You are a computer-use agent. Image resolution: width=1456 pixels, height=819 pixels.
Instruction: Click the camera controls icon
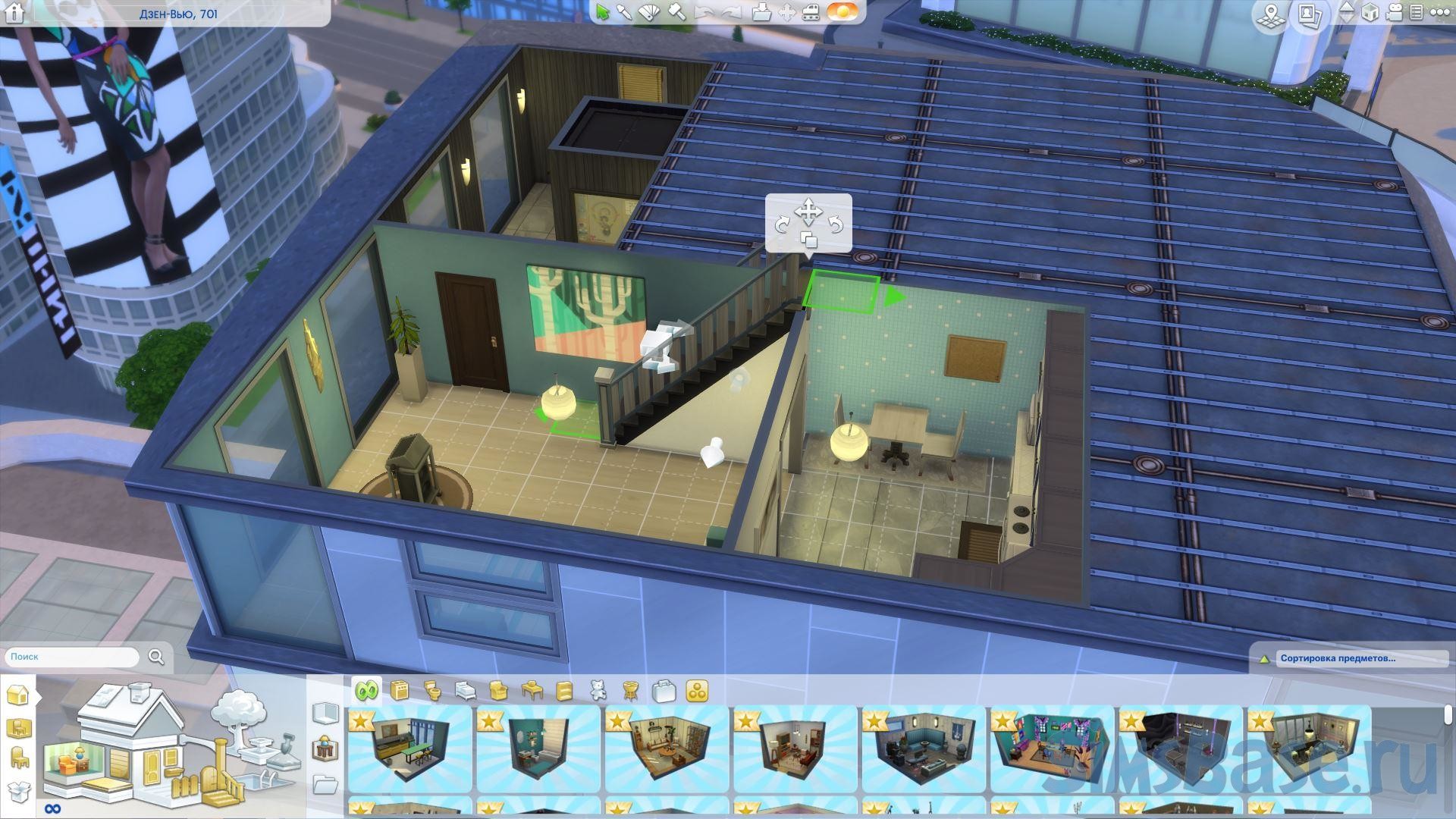(1394, 13)
